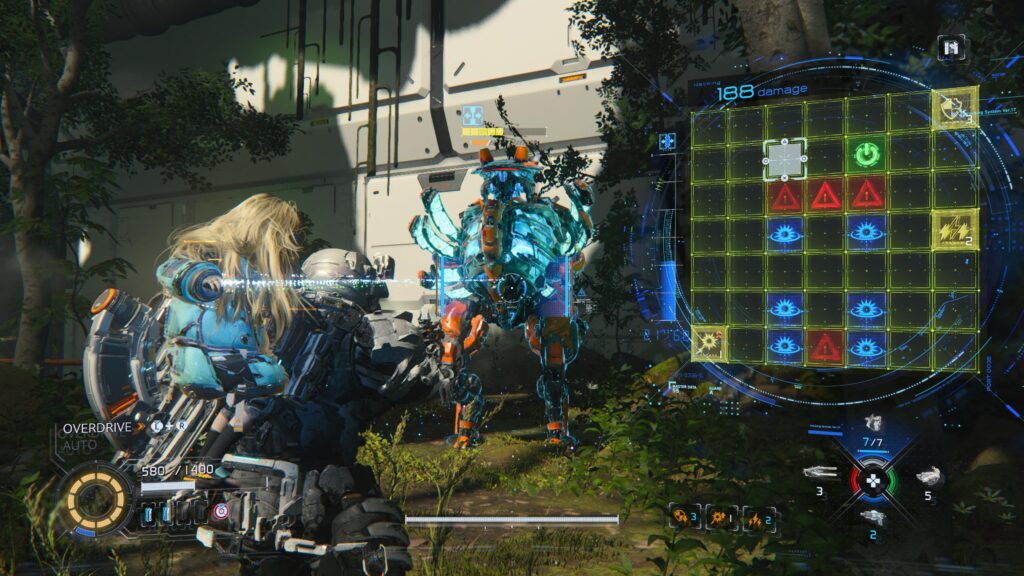This screenshot has height=576, width=1024.
Task: Click the white cursor tile on the hacking grid
Action: pos(785,156)
